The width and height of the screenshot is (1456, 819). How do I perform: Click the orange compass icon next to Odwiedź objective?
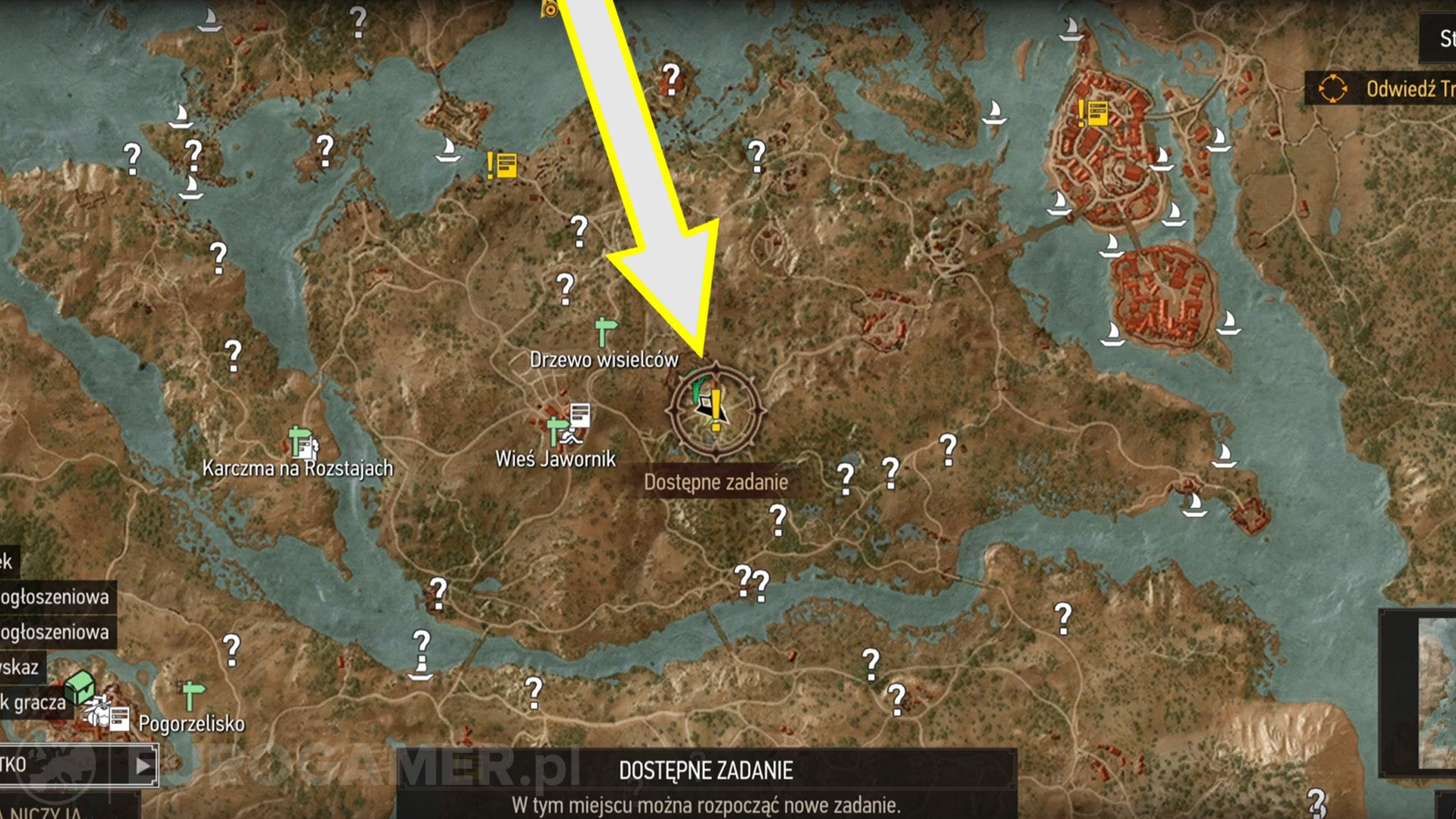[x=1334, y=88]
